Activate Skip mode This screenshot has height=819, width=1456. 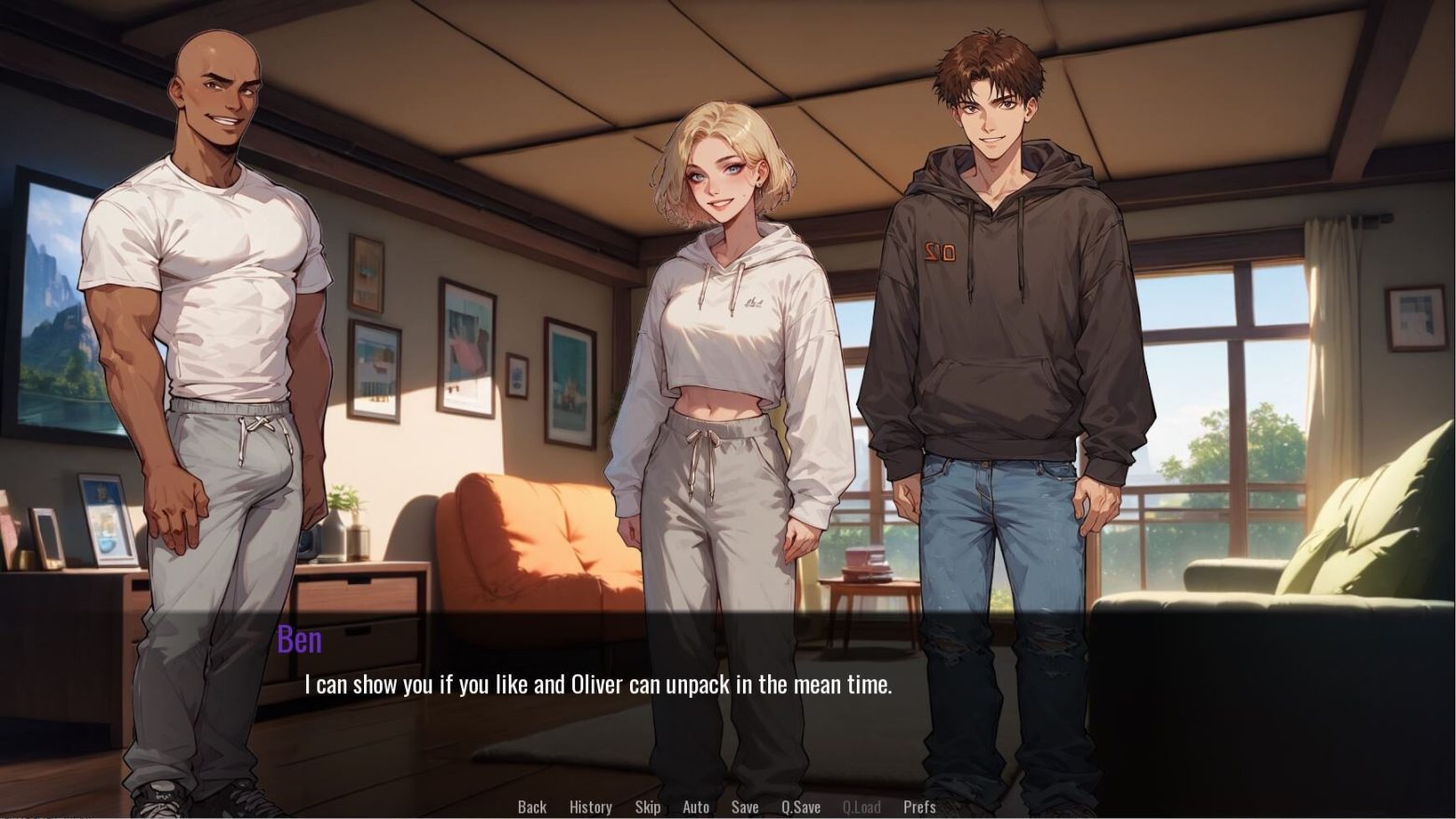pyautogui.click(x=648, y=807)
